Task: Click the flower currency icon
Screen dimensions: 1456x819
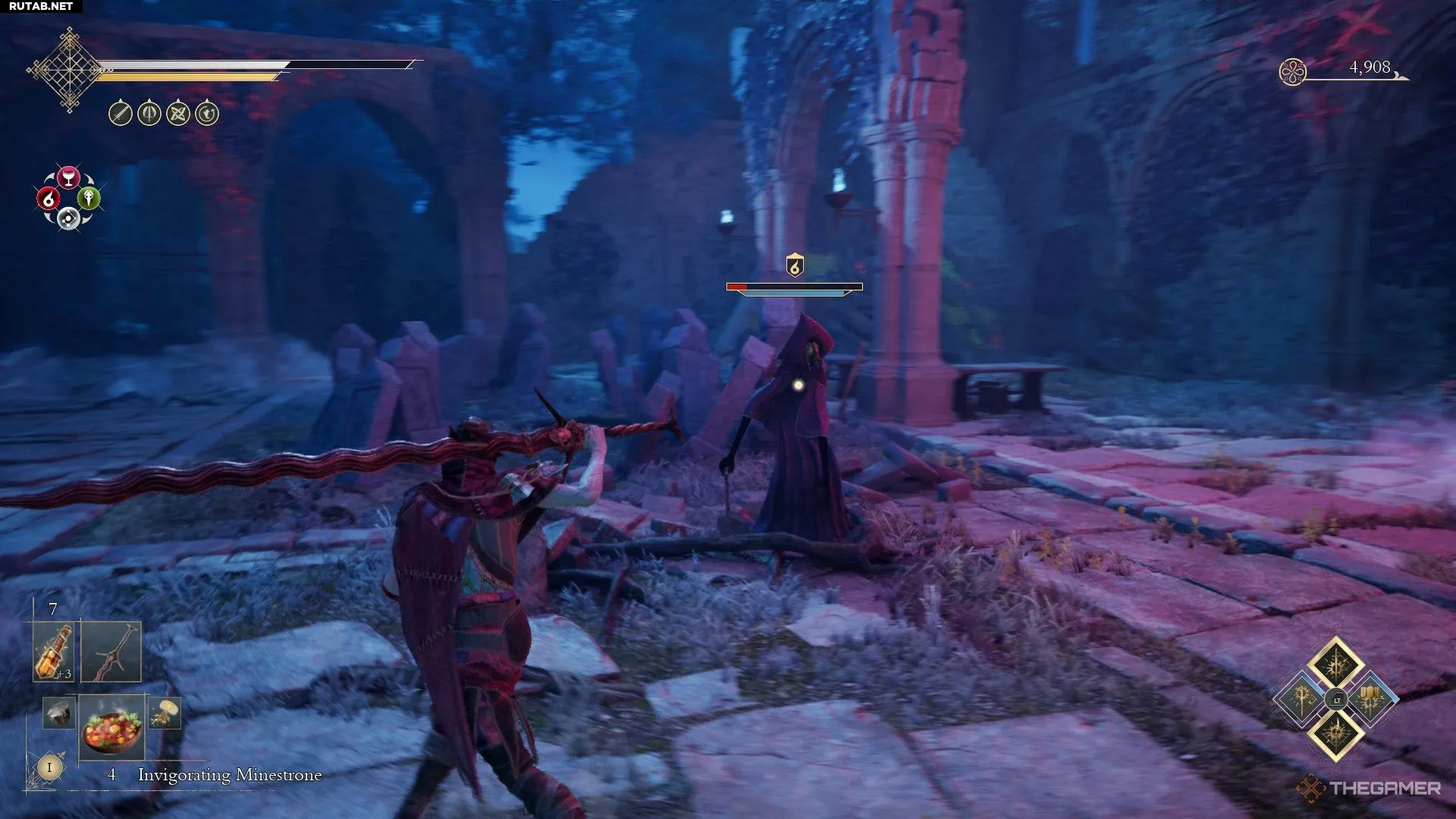Action: pyautogui.click(x=1293, y=72)
